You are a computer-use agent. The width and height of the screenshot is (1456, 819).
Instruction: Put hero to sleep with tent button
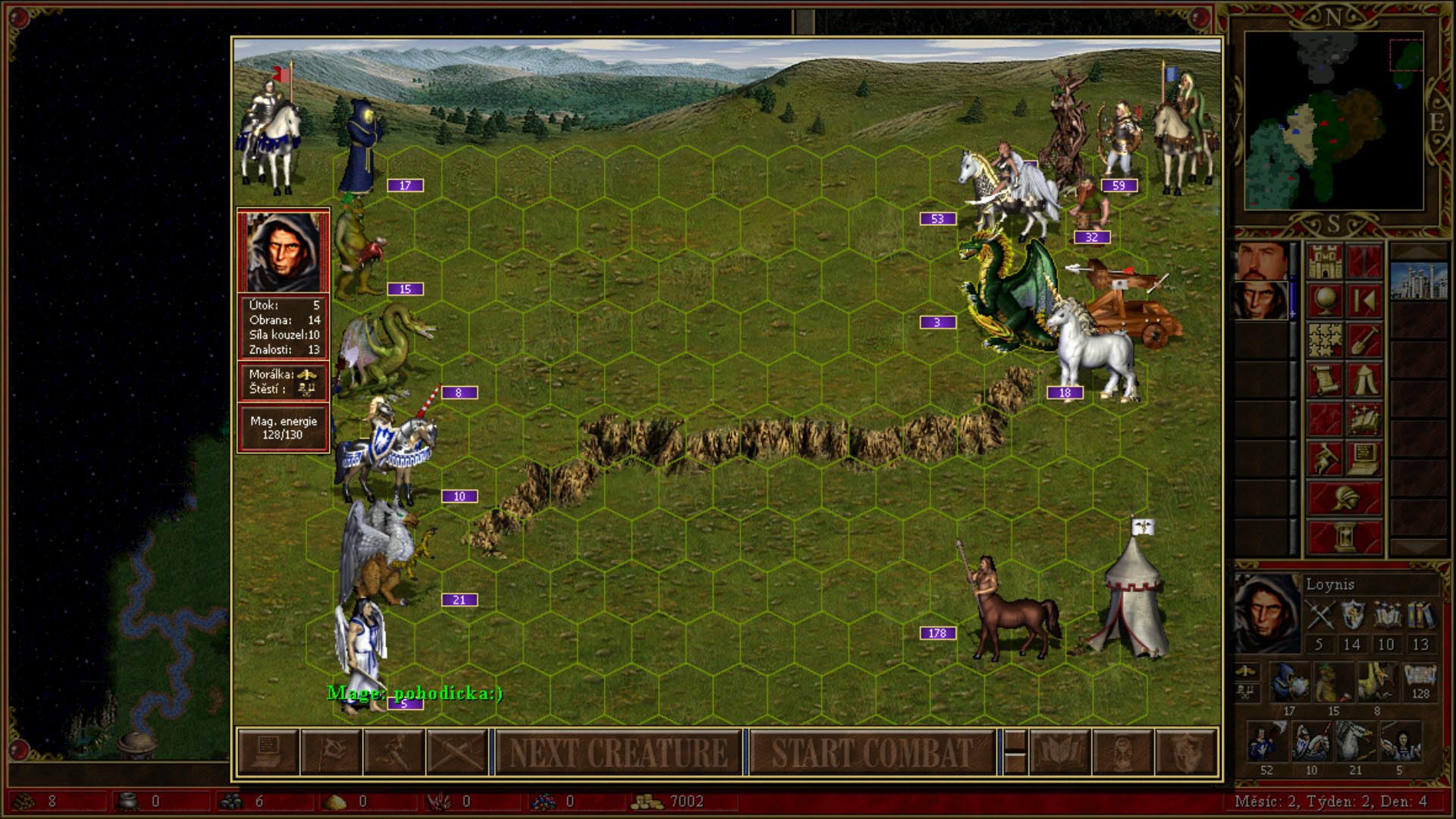pyautogui.click(x=1364, y=380)
